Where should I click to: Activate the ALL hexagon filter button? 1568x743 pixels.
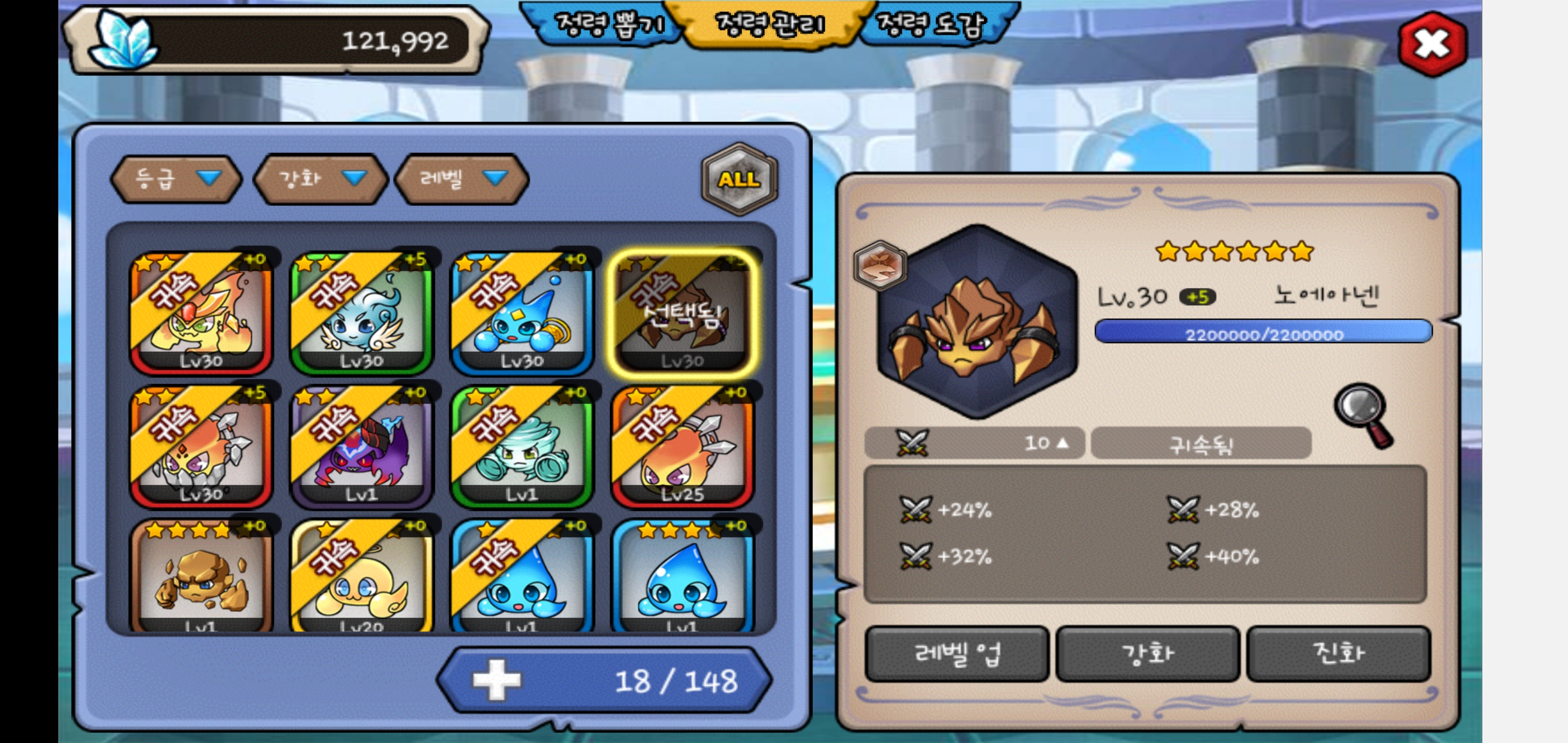(x=739, y=179)
